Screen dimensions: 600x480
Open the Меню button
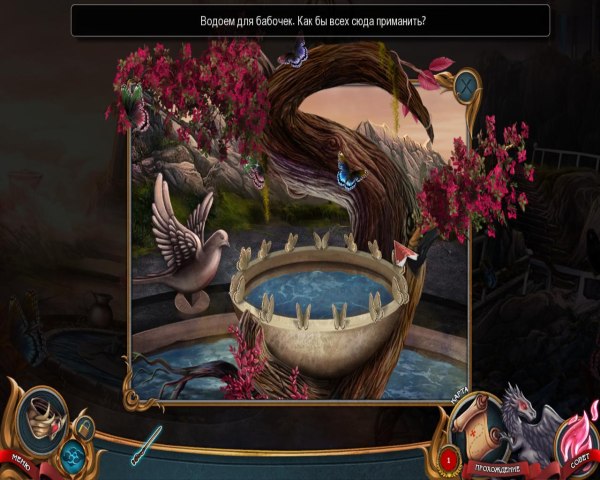pyautogui.click(x=20, y=460)
